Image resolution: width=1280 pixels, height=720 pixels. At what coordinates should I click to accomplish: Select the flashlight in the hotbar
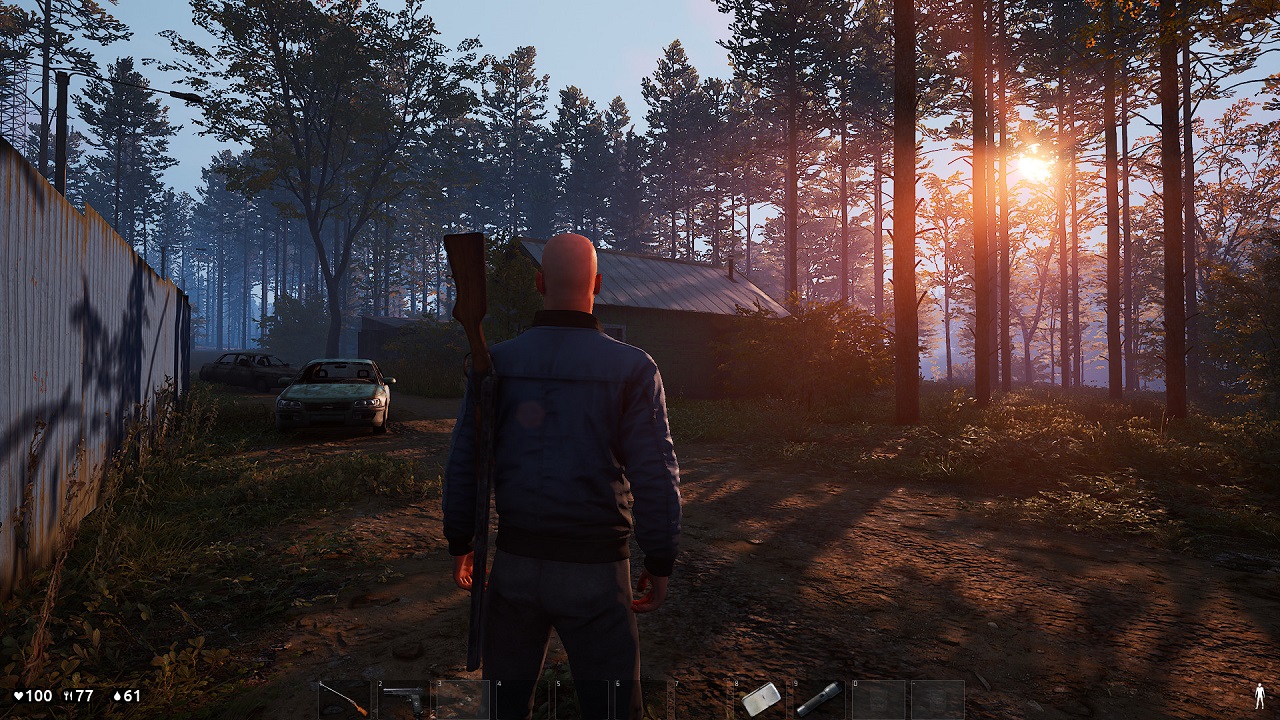coord(819,699)
